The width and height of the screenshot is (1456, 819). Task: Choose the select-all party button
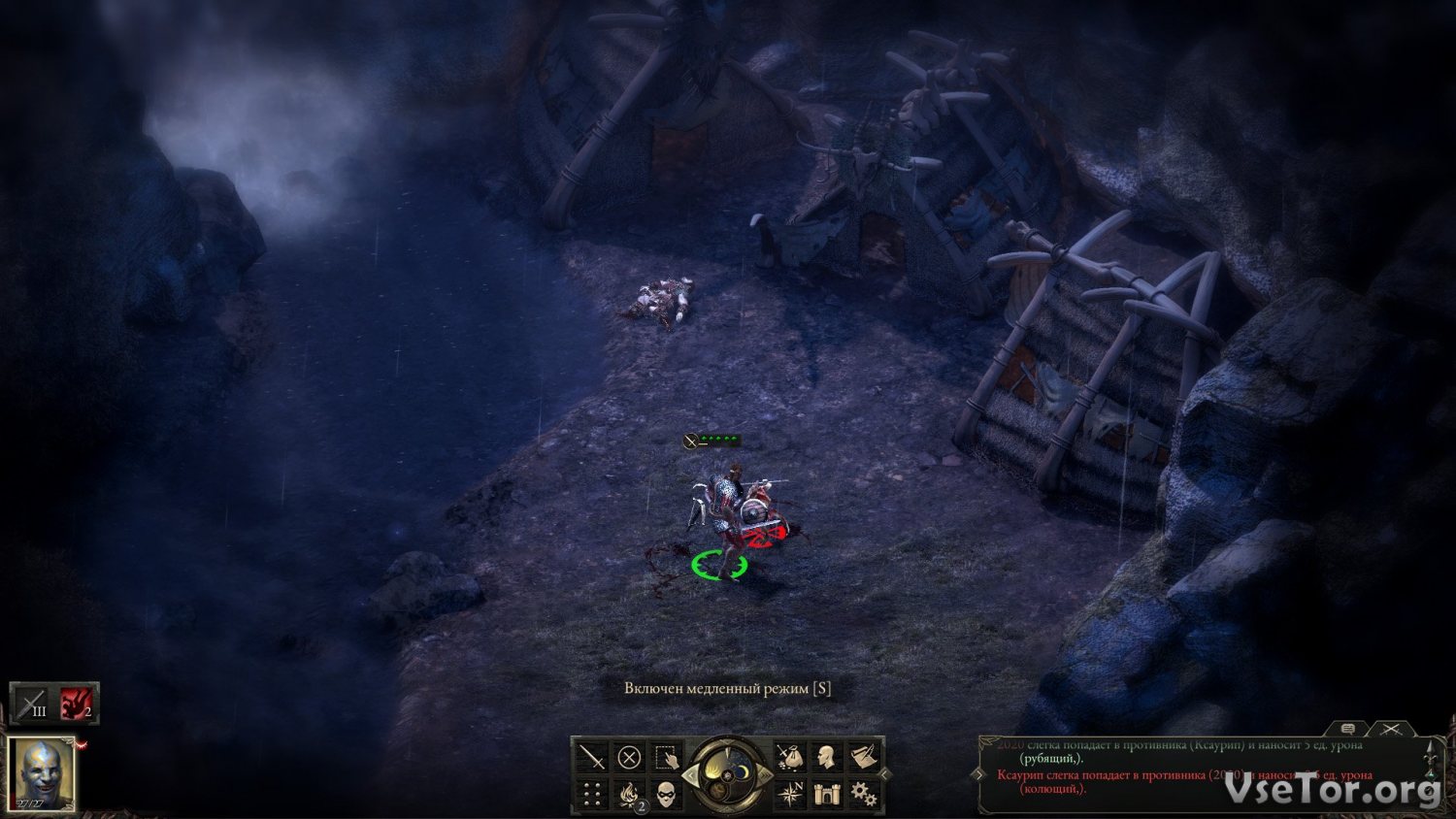point(667,757)
